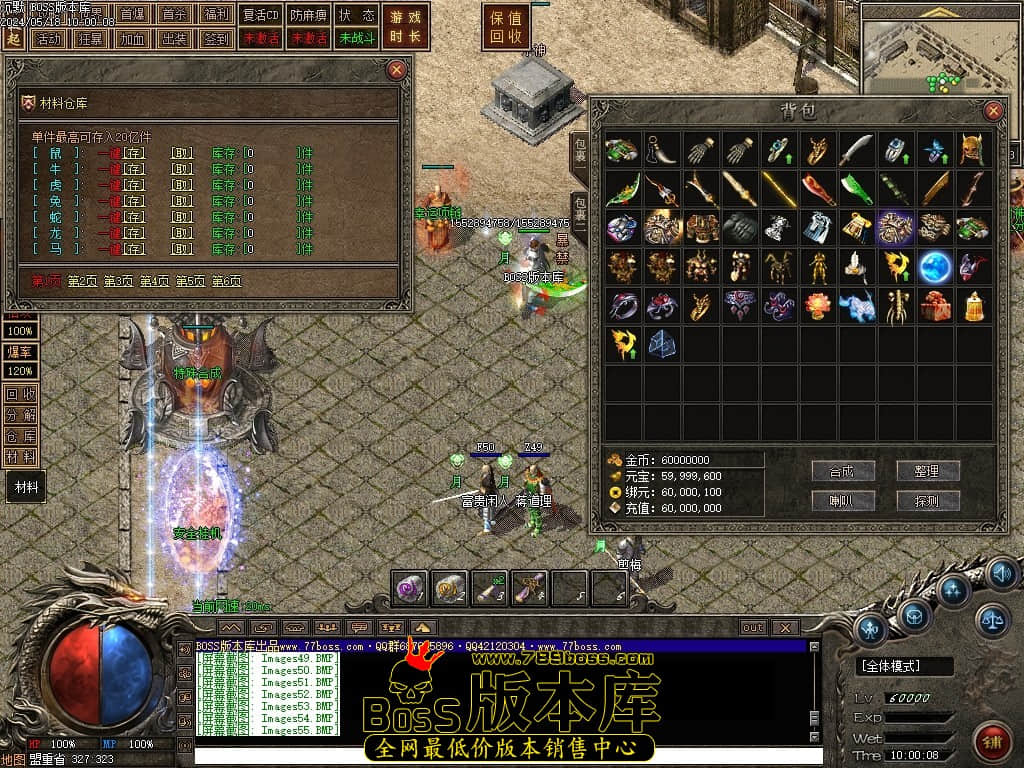Viewport: 1024px width, 768px height.
Task: Open the 签到 sign-in button
Action: (216, 39)
